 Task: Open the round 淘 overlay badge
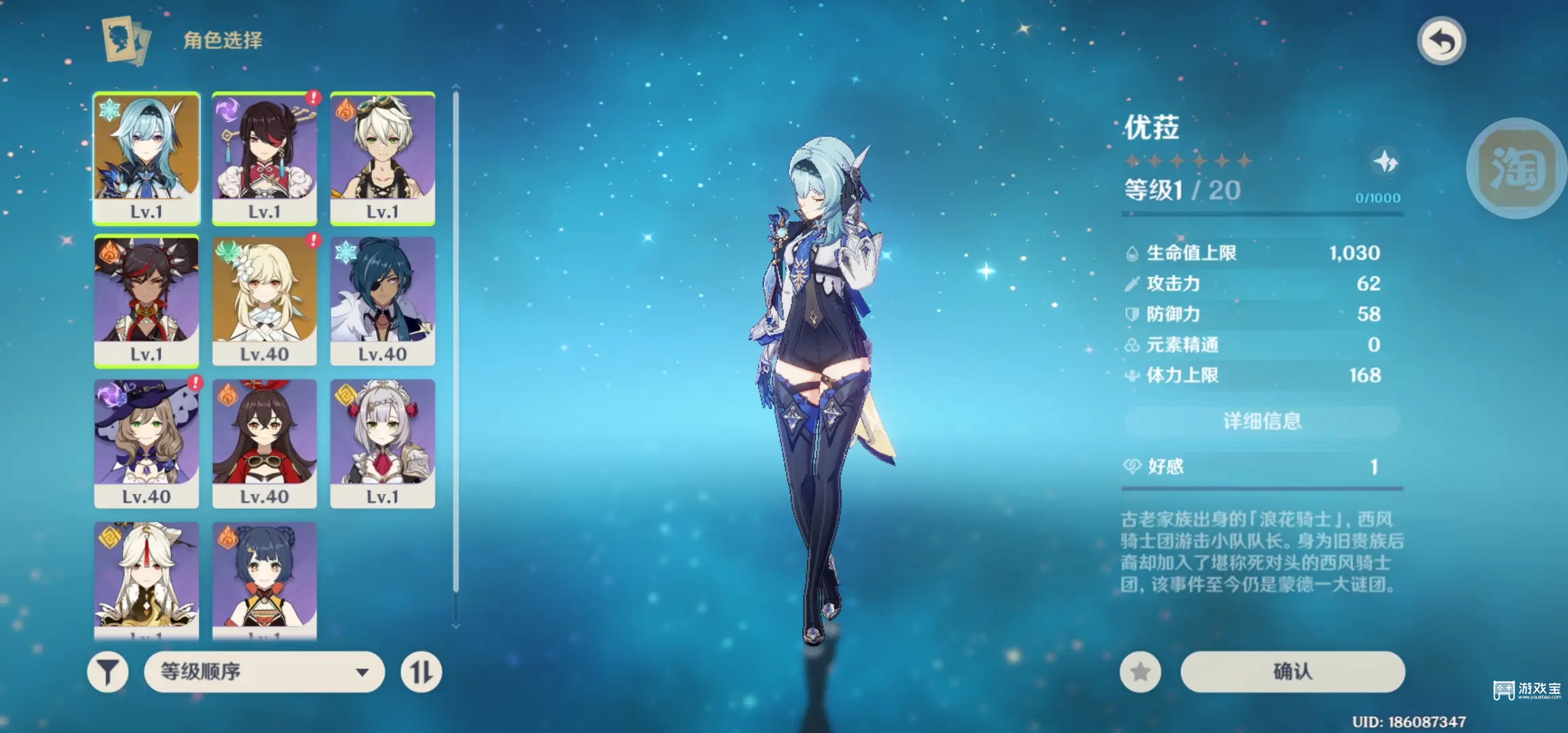(1516, 168)
